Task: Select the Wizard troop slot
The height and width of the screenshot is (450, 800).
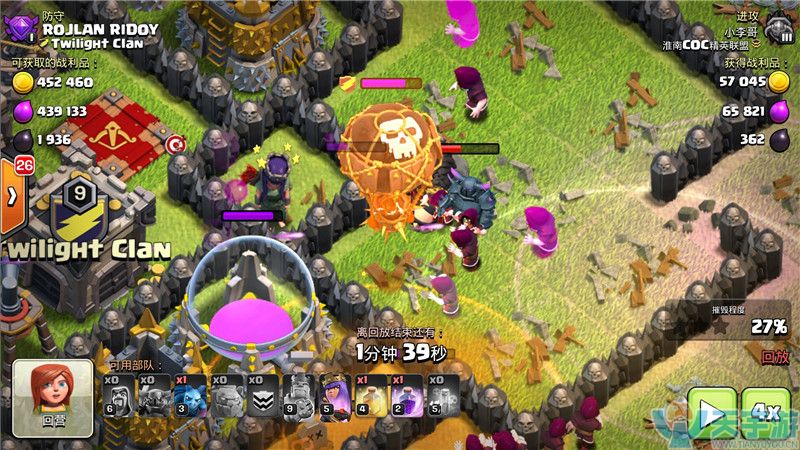Action: (x=117, y=396)
